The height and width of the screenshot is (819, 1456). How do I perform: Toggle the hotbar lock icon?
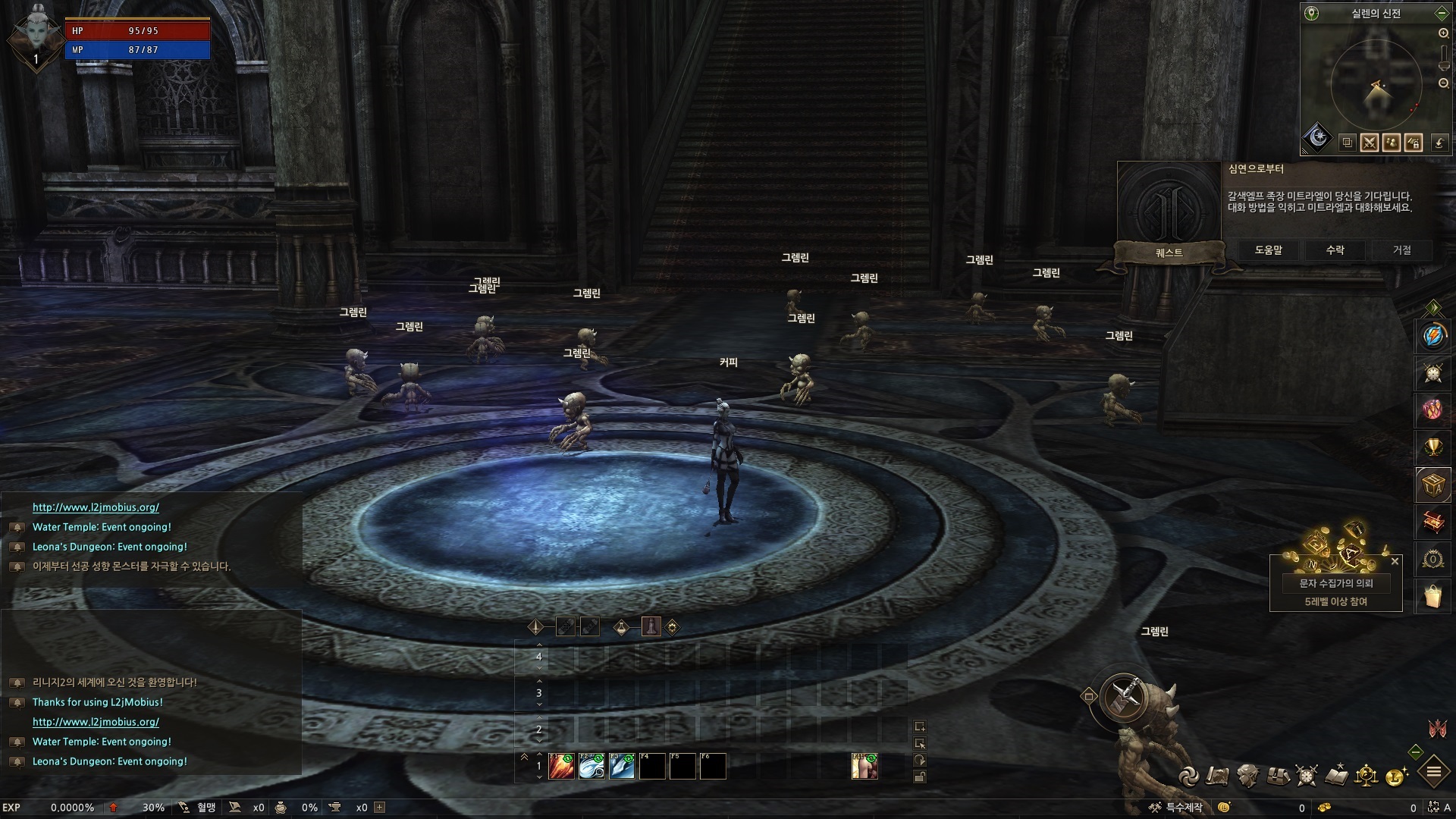tap(920, 777)
